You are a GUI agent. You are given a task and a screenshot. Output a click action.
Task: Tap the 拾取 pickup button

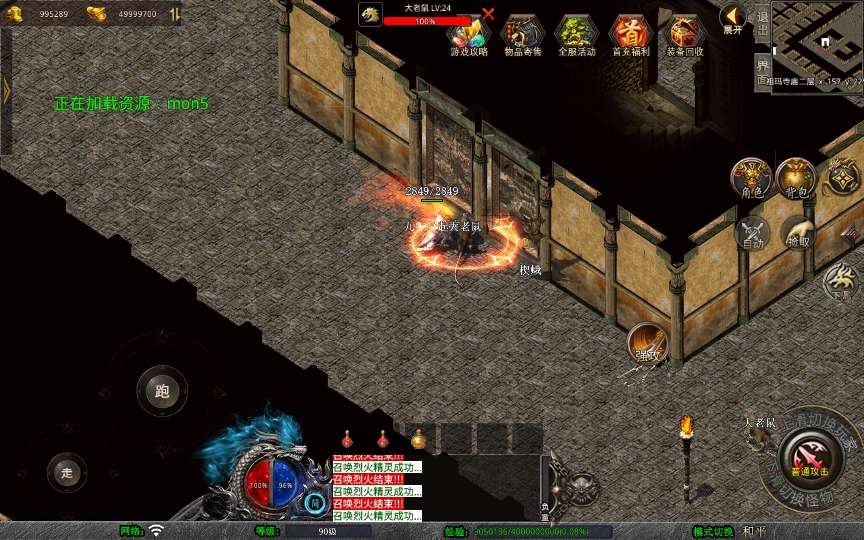tap(798, 232)
